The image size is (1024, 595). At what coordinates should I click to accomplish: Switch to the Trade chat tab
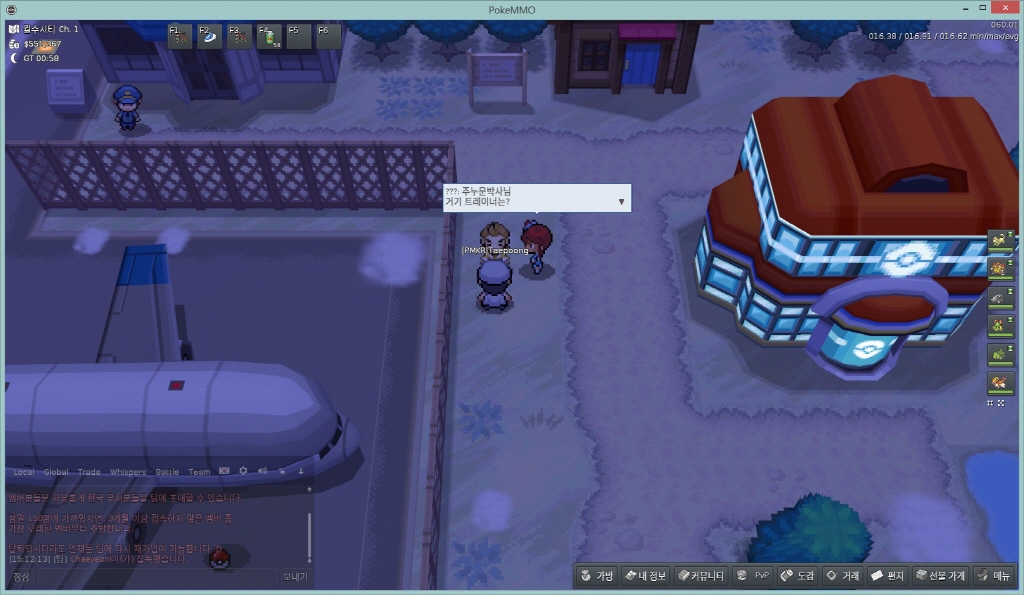89,472
